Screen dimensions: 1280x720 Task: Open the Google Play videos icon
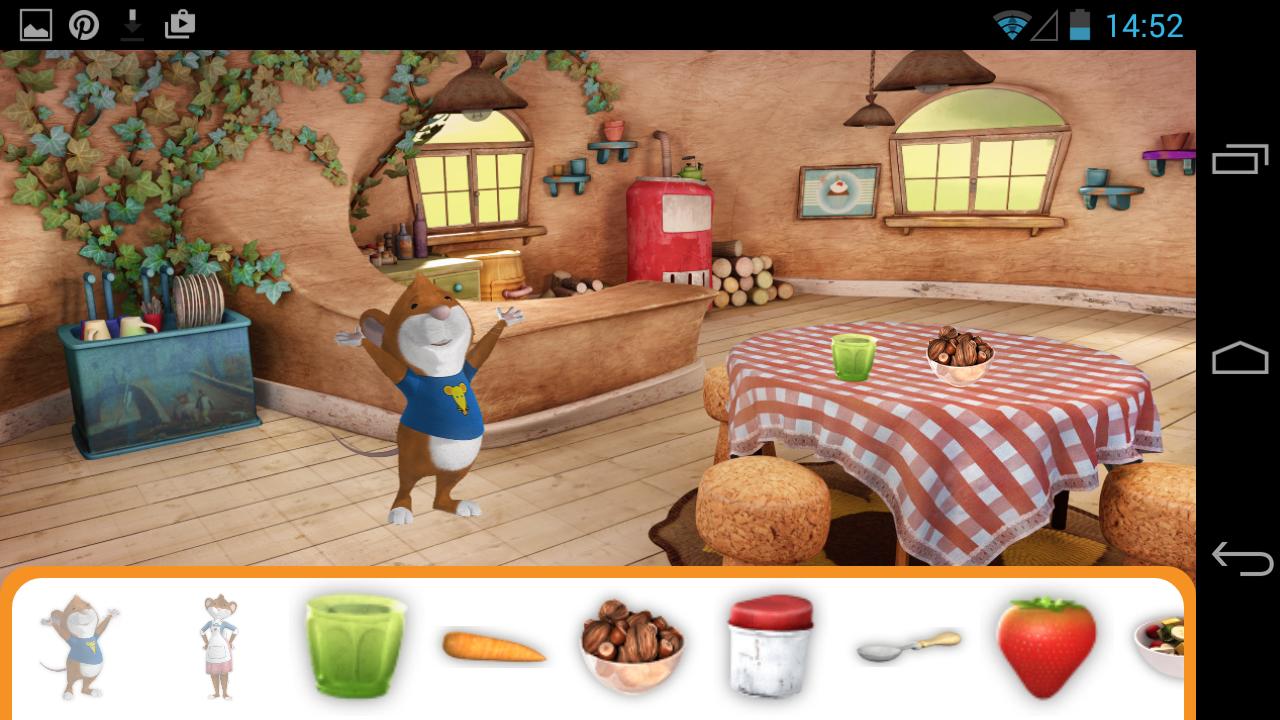pos(181,24)
